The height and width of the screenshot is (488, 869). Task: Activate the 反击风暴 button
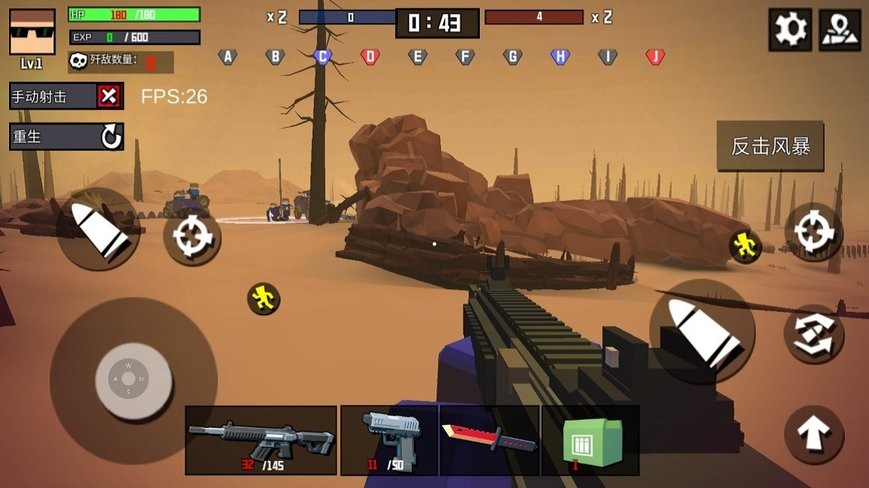(770, 146)
